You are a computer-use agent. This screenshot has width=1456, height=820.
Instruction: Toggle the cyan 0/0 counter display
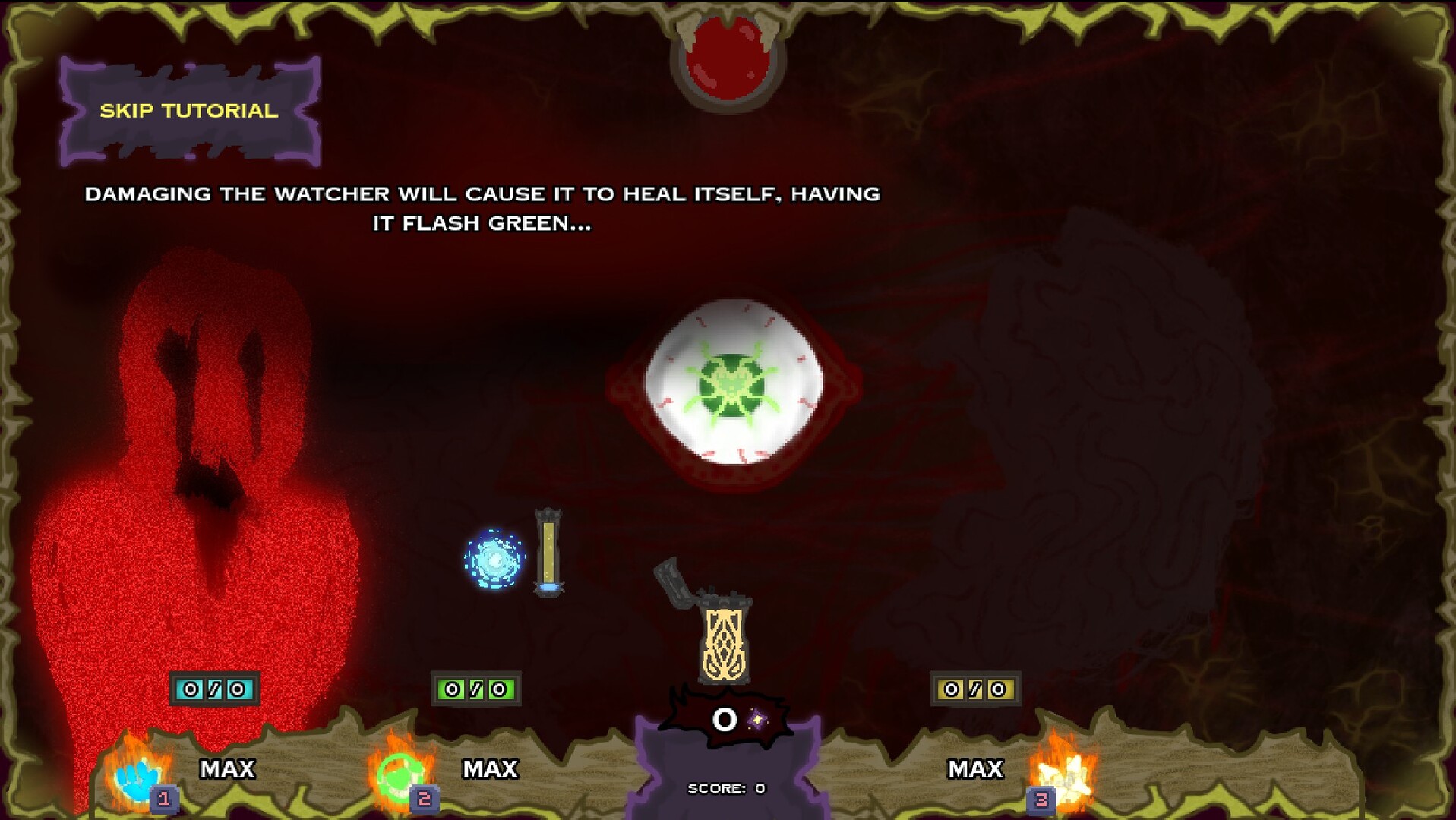pyautogui.click(x=213, y=689)
